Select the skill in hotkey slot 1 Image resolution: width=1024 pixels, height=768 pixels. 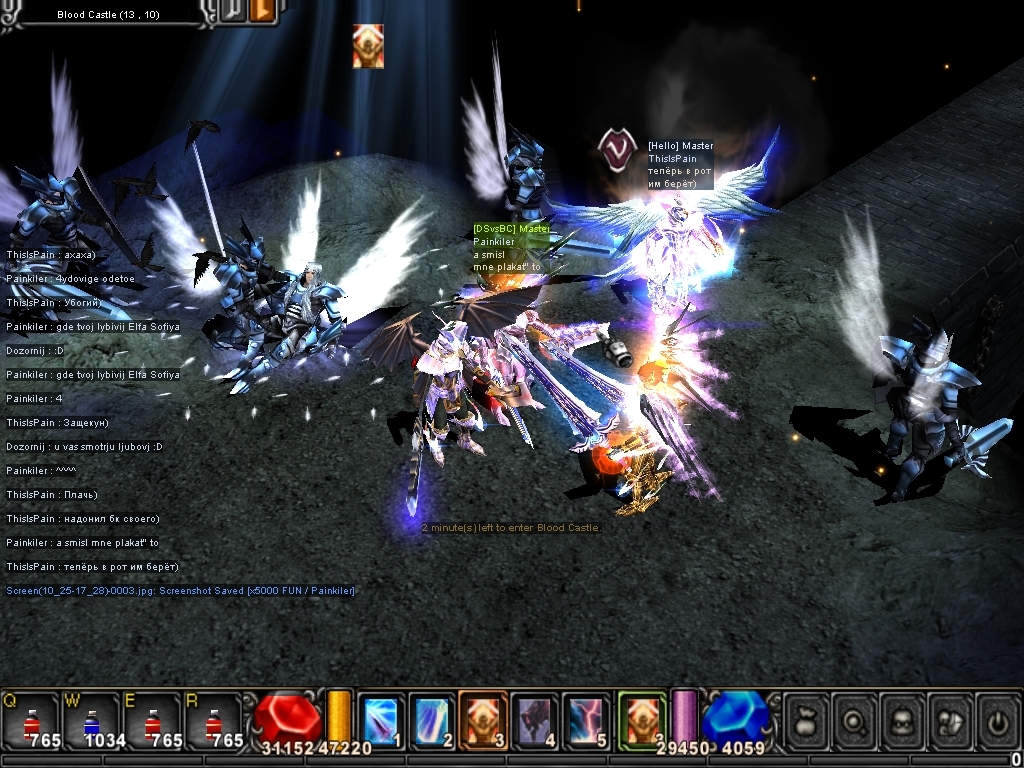coord(381,719)
